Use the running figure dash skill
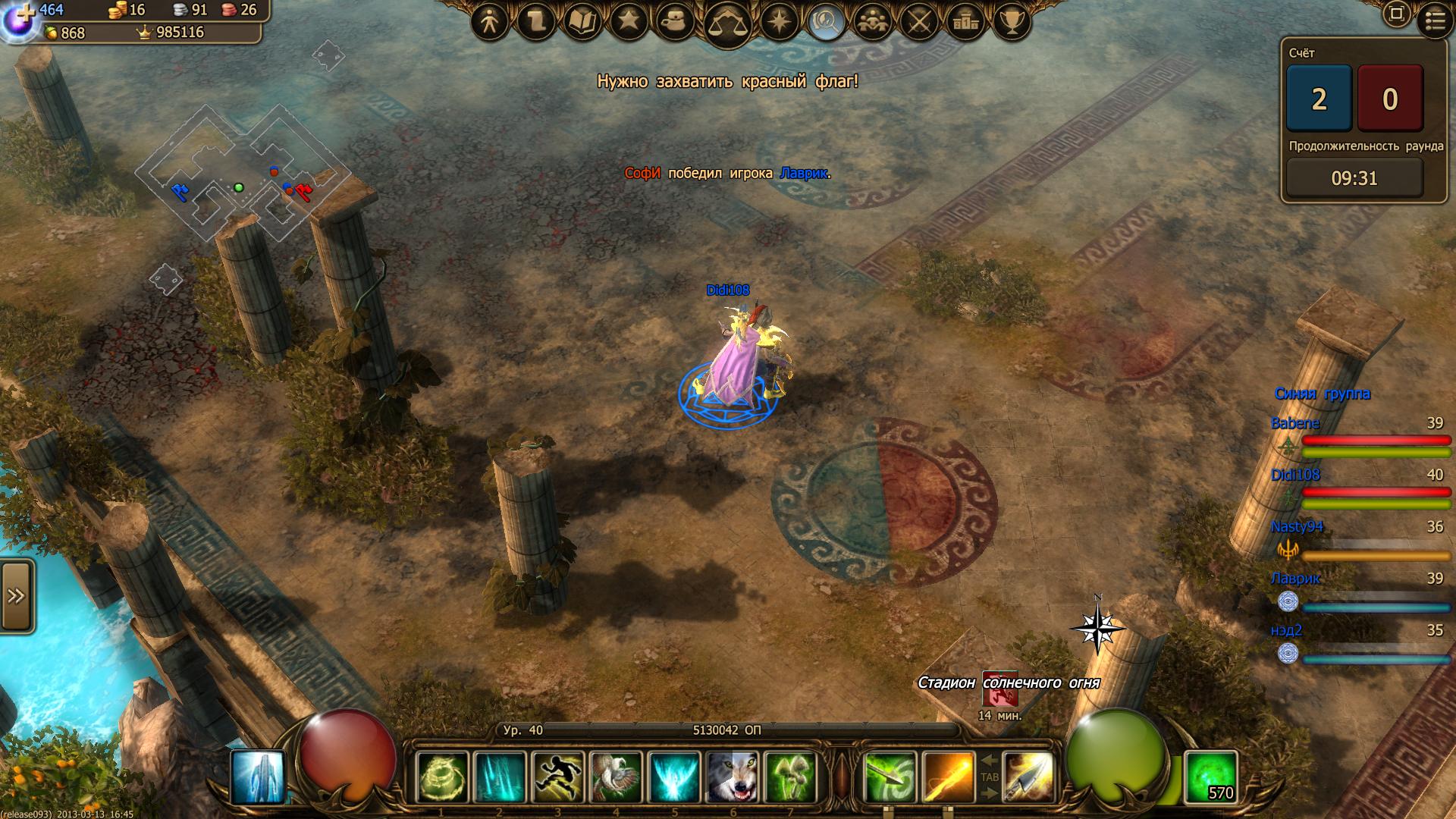This screenshot has height=819, width=1456. click(x=557, y=777)
